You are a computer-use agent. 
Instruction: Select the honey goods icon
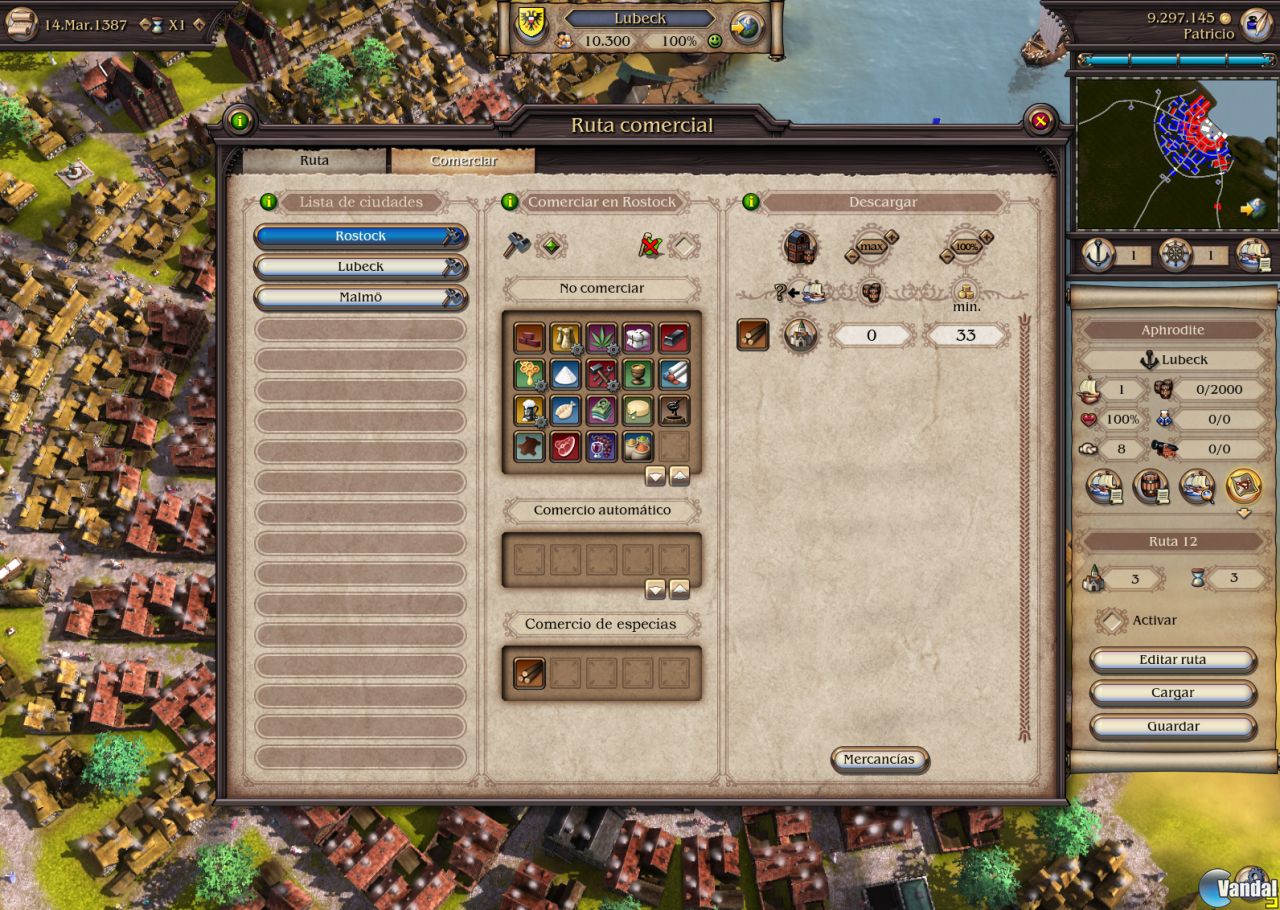(529, 375)
